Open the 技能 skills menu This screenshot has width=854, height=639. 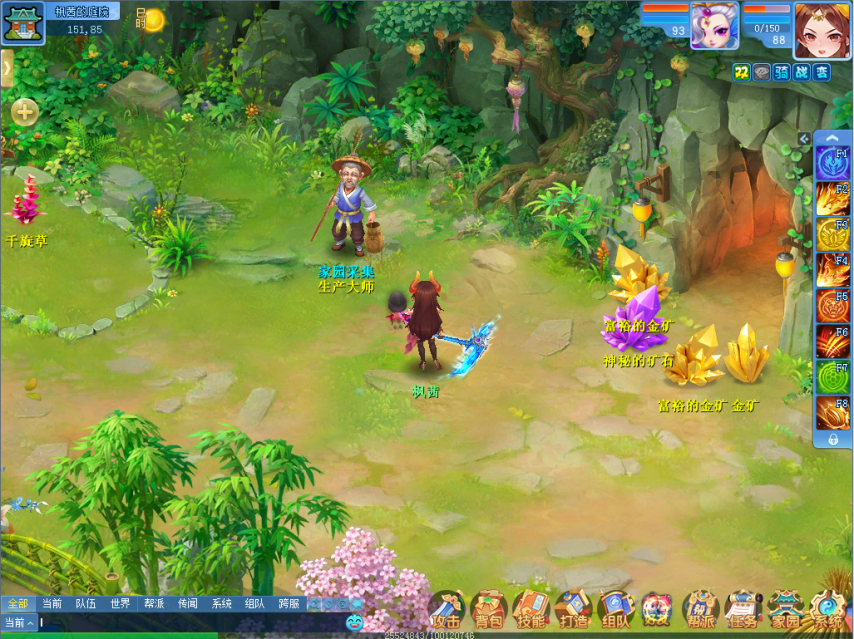531,609
